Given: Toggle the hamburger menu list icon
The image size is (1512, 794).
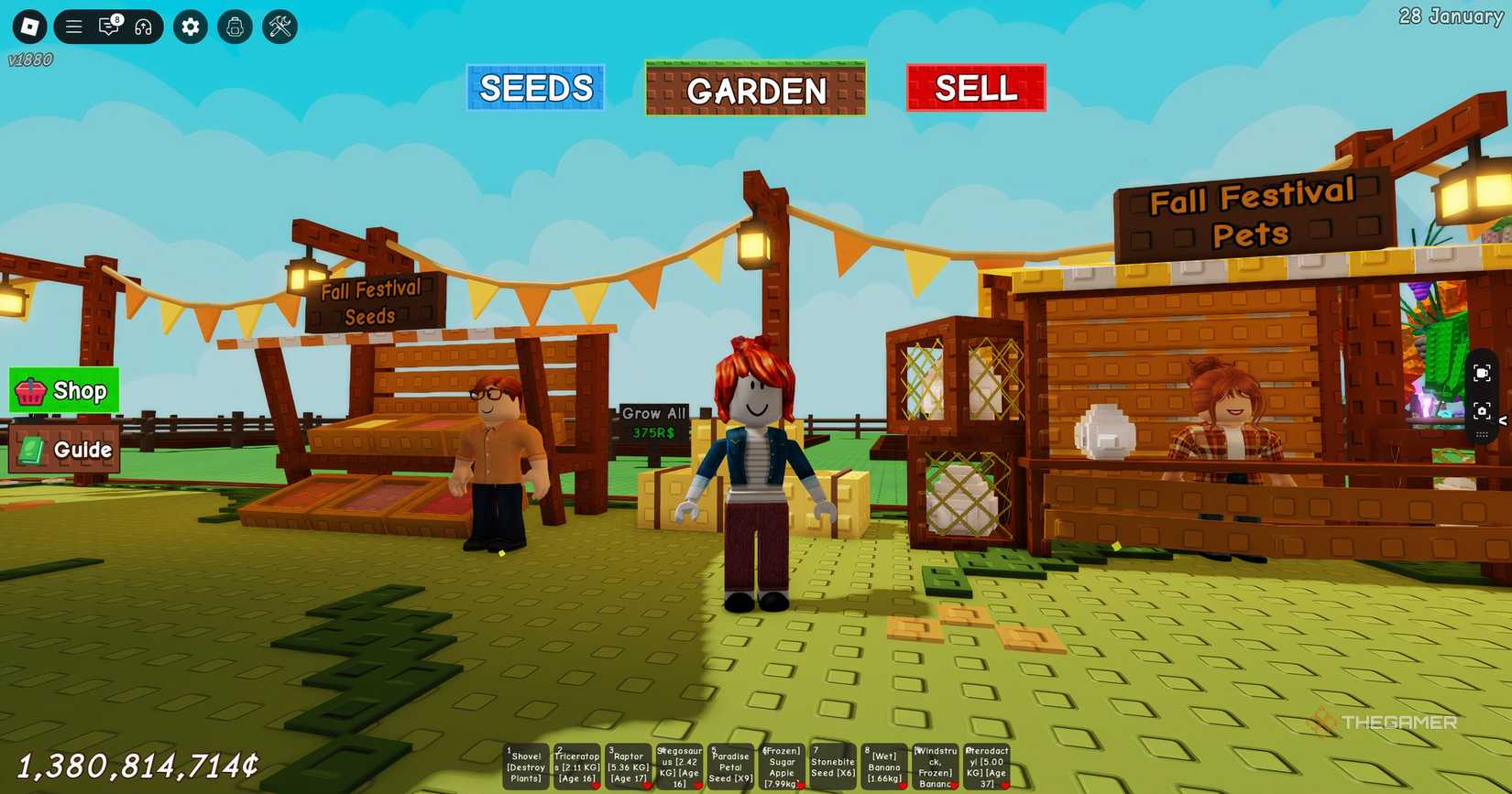Looking at the screenshot, I should [x=73, y=27].
